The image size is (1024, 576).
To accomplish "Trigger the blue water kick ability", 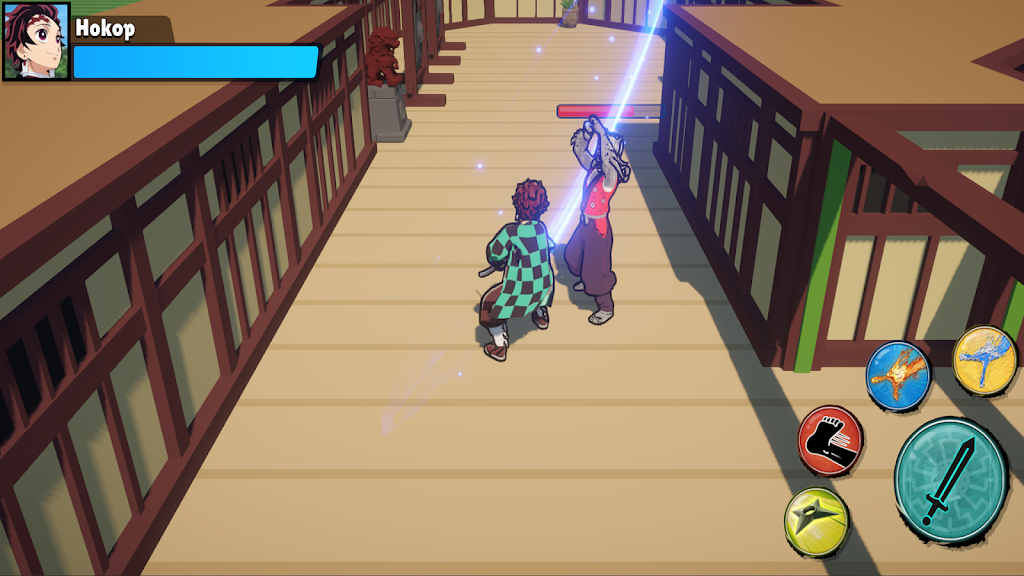I will tap(984, 359).
